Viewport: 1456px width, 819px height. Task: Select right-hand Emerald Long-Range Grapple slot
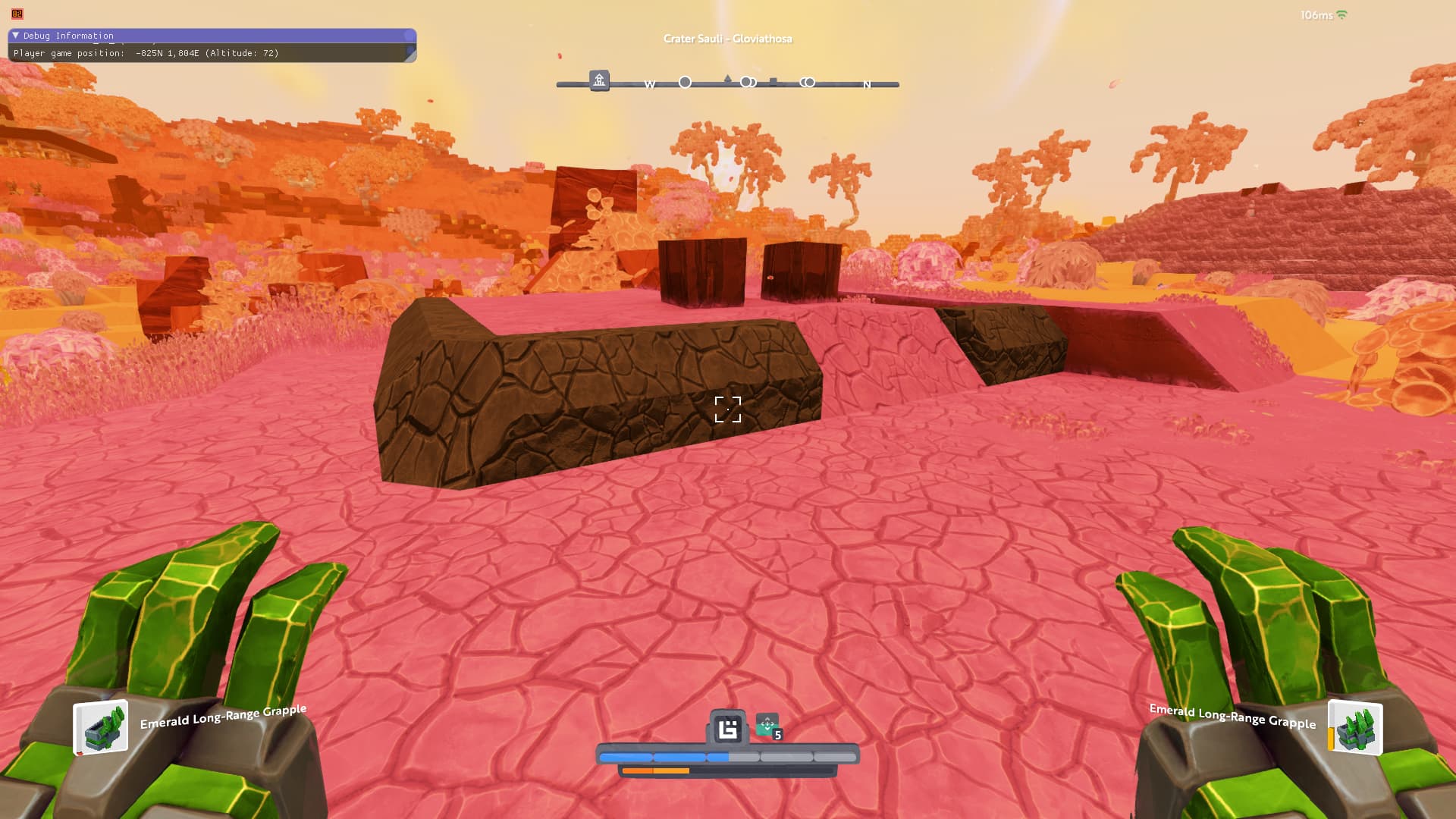click(1355, 728)
